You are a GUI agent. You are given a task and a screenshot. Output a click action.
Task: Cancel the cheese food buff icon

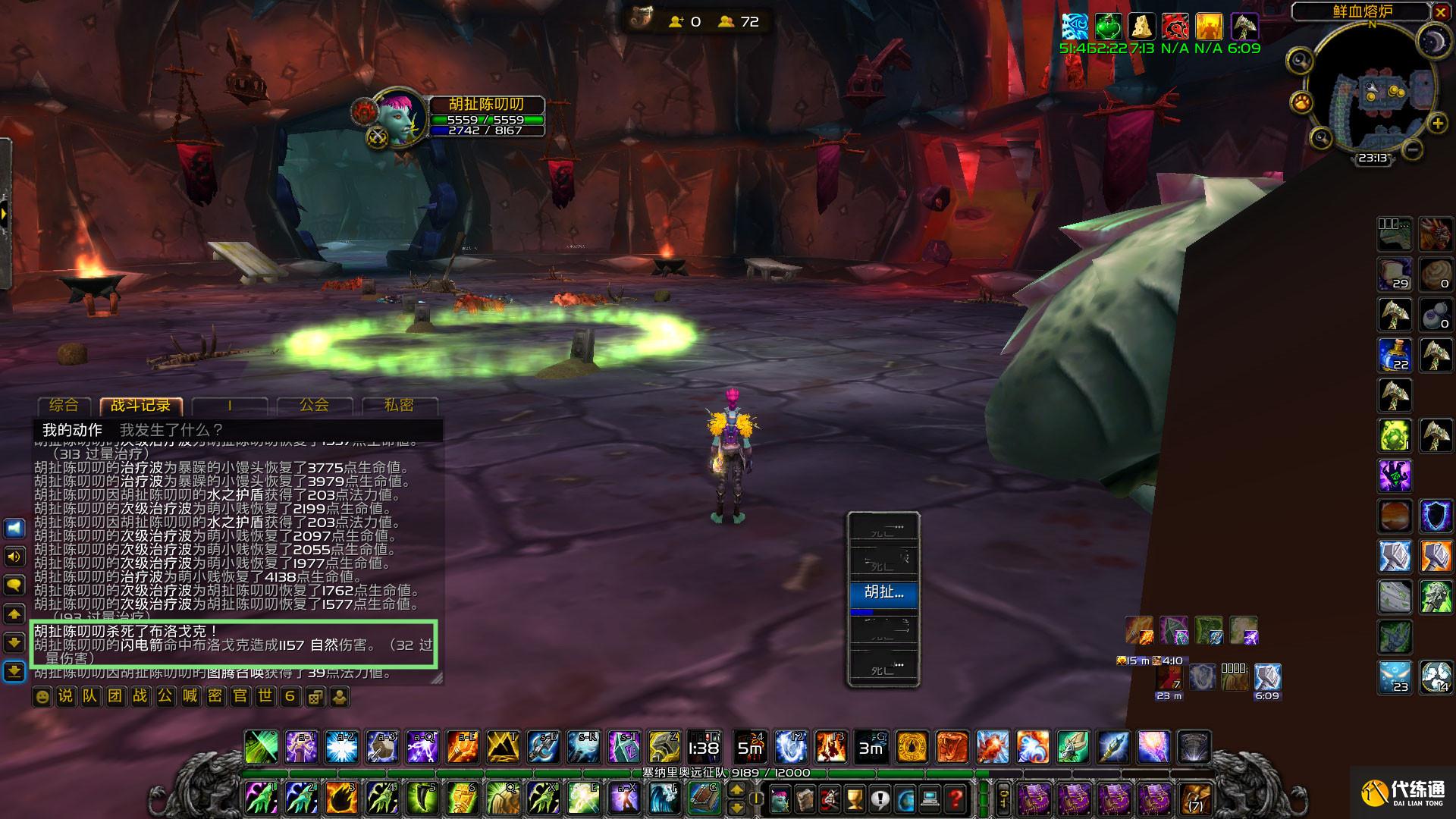(x=1141, y=27)
